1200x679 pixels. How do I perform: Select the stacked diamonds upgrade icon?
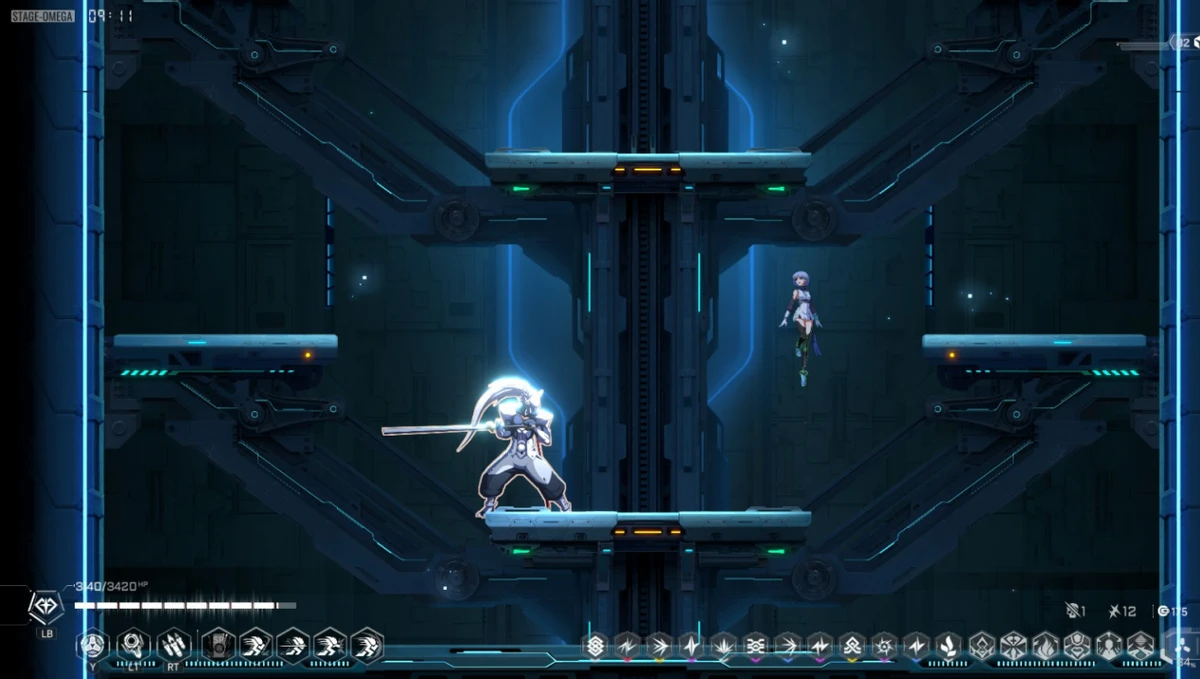coord(596,646)
